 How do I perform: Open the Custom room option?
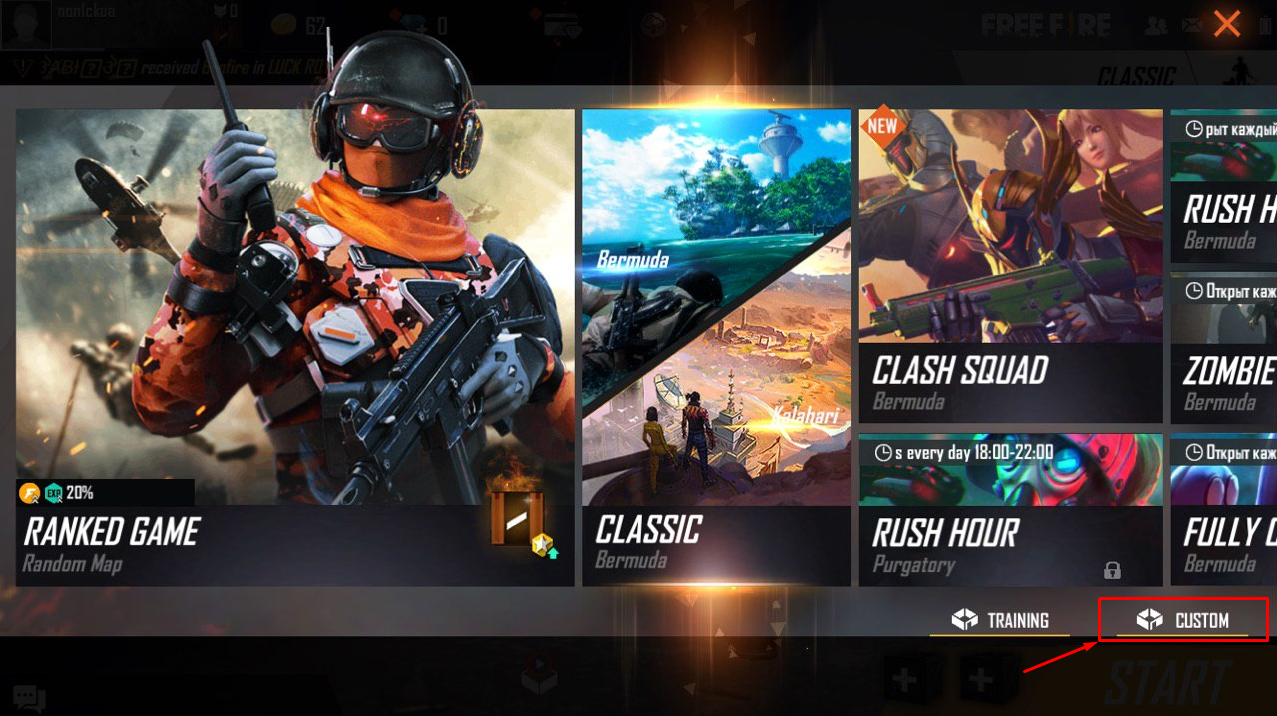(1183, 620)
